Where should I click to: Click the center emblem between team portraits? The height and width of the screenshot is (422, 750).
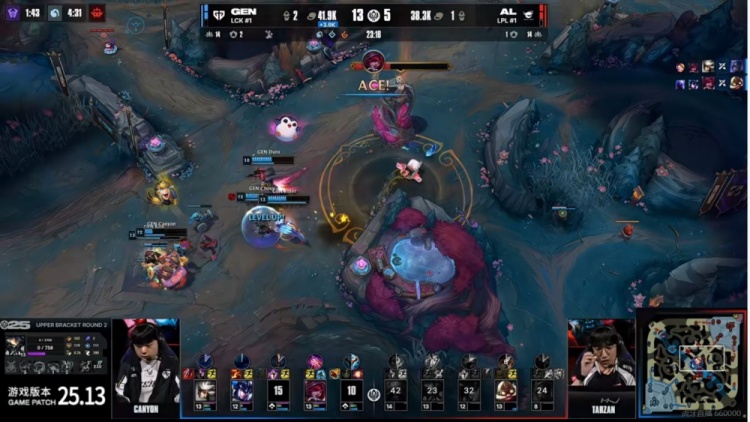pos(374,394)
